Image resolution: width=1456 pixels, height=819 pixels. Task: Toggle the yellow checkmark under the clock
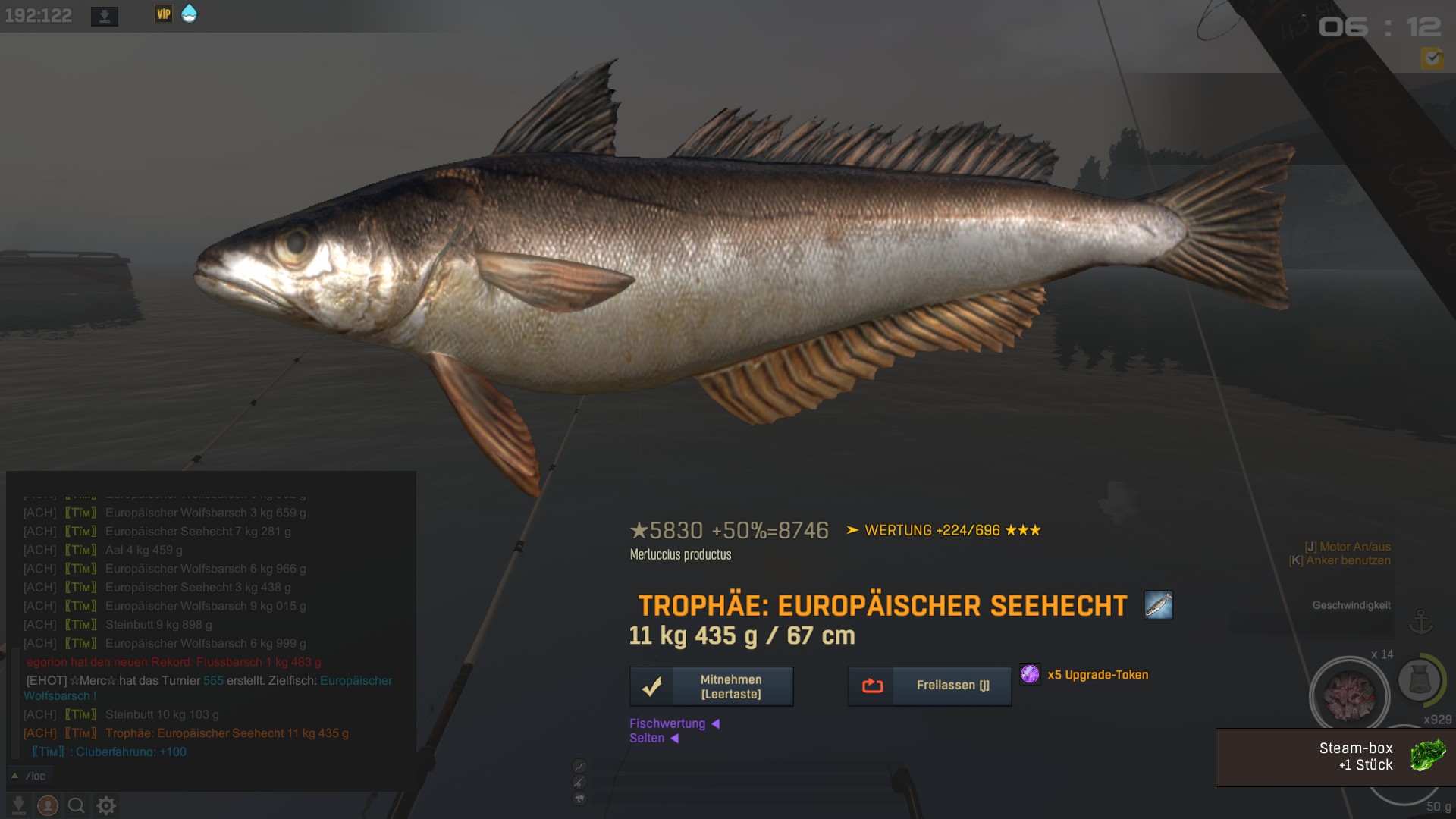tap(1432, 58)
